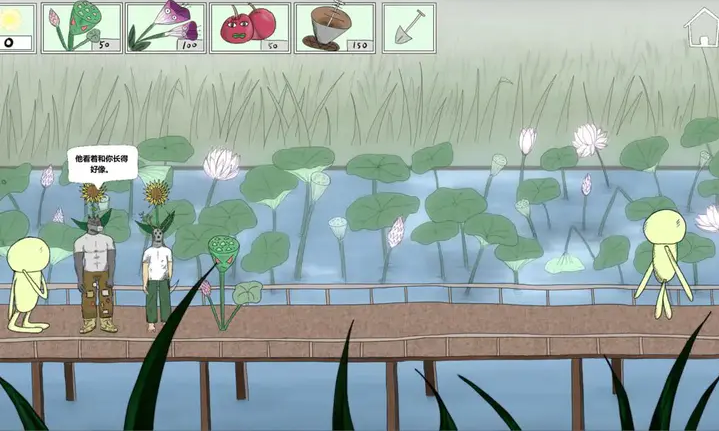Return to the home menu via house icon
Viewport: 719px width, 431px height.
[700, 29]
